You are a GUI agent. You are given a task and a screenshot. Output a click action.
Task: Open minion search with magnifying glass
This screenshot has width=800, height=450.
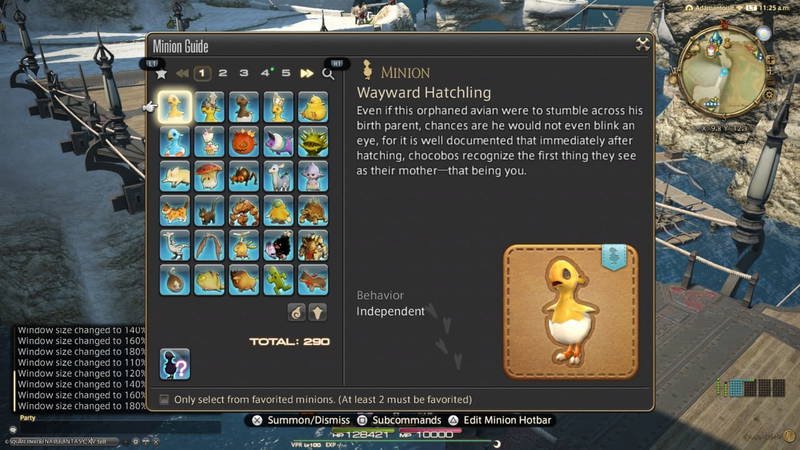coord(328,73)
